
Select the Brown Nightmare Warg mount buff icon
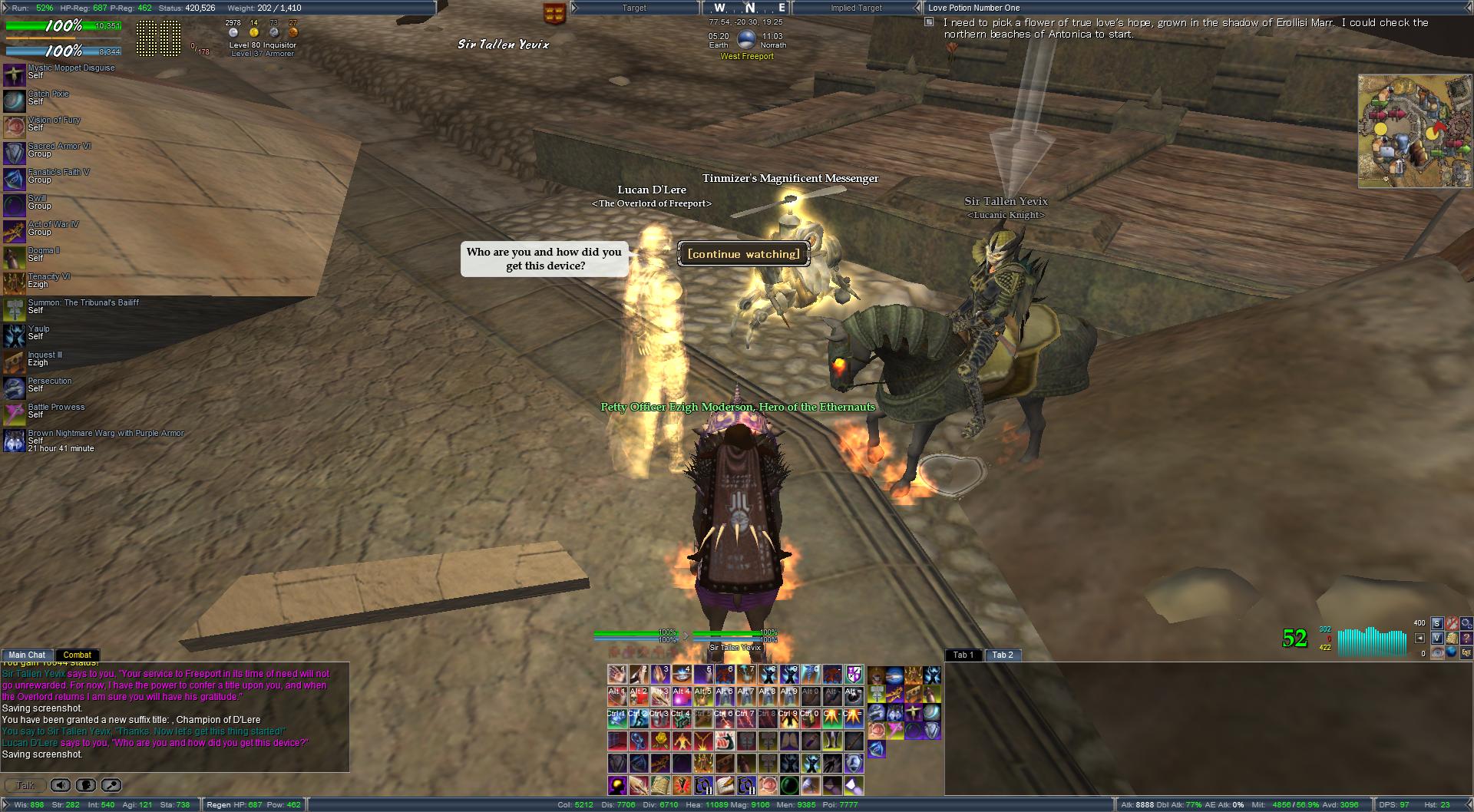pos(15,441)
